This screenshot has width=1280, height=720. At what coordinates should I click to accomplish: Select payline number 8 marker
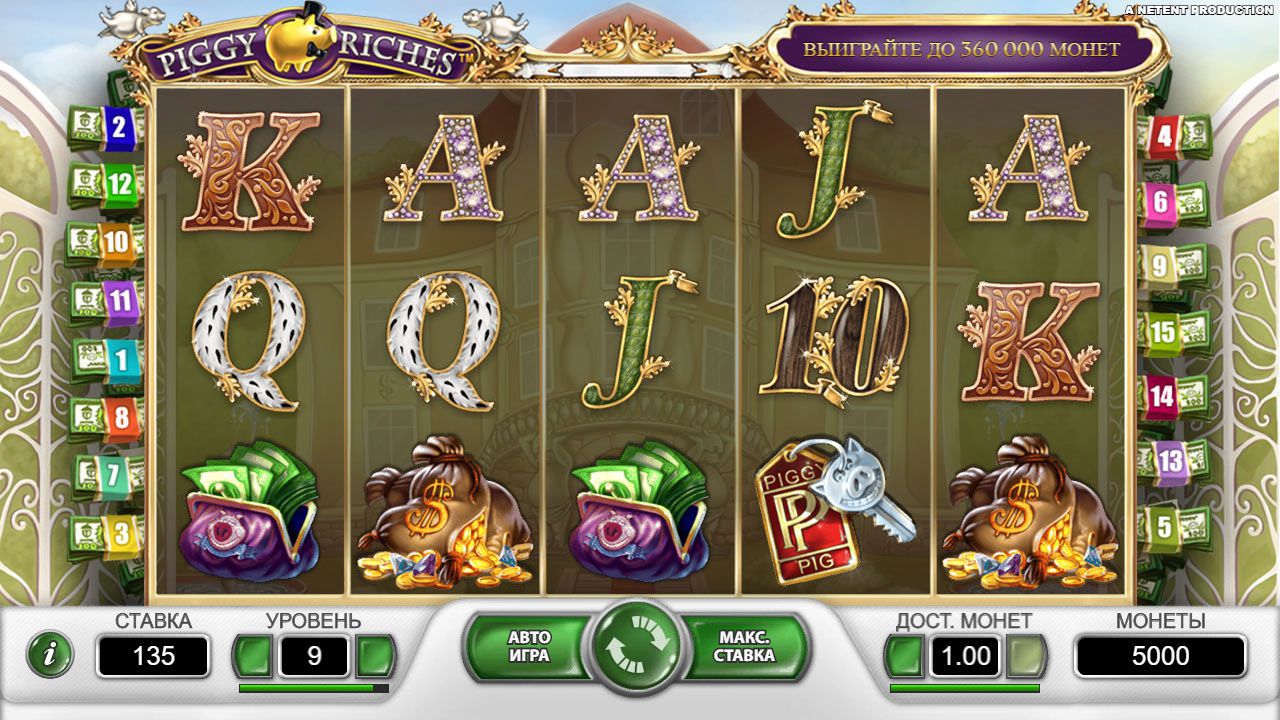120,416
